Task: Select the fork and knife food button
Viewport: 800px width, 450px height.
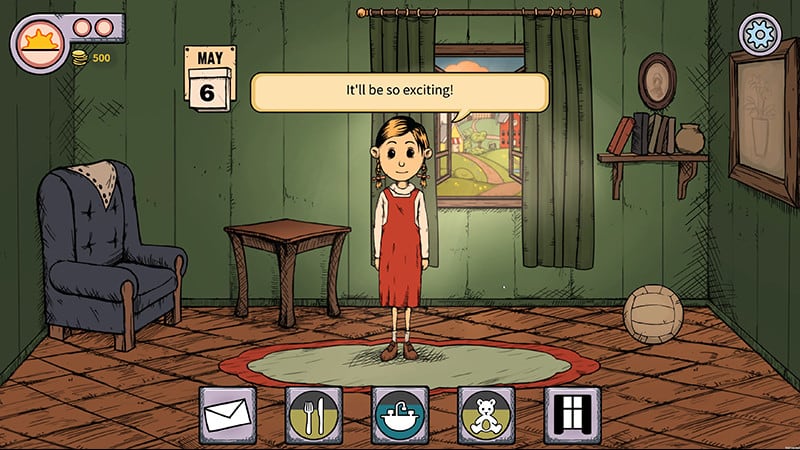Action: 314,415
